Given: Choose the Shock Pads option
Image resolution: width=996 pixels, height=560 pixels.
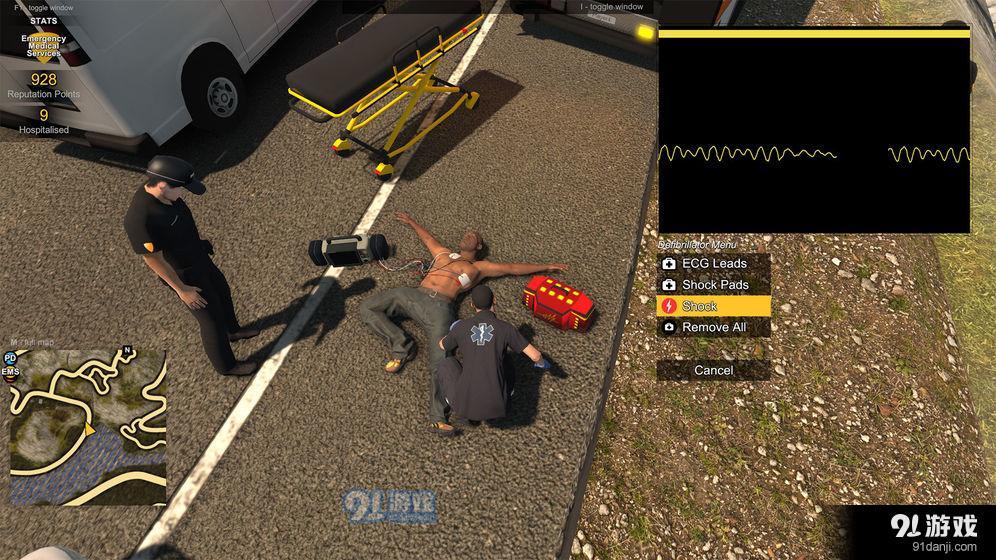Looking at the screenshot, I should (x=714, y=285).
